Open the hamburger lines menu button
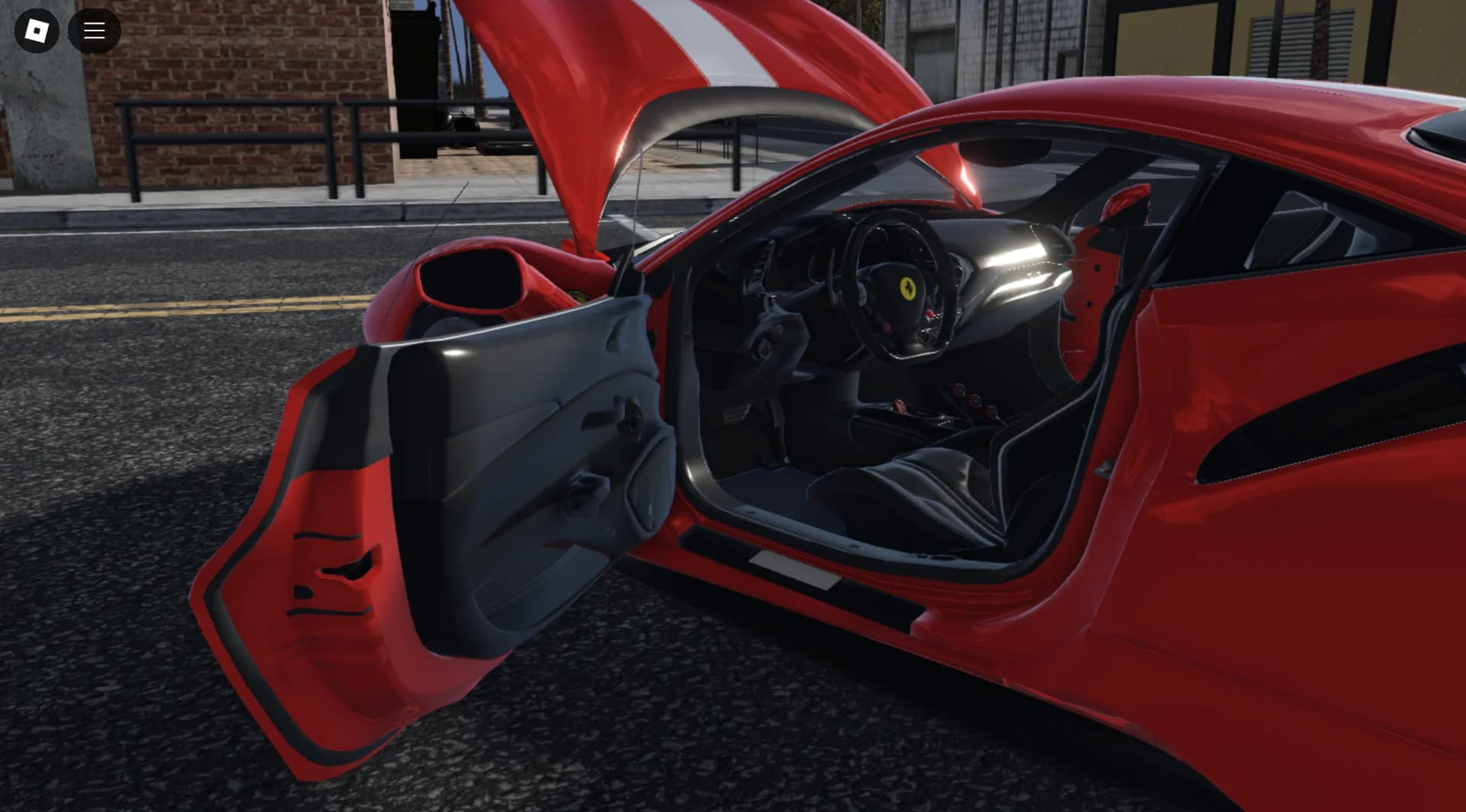The height and width of the screenshot is (812, 1466). 95,31
